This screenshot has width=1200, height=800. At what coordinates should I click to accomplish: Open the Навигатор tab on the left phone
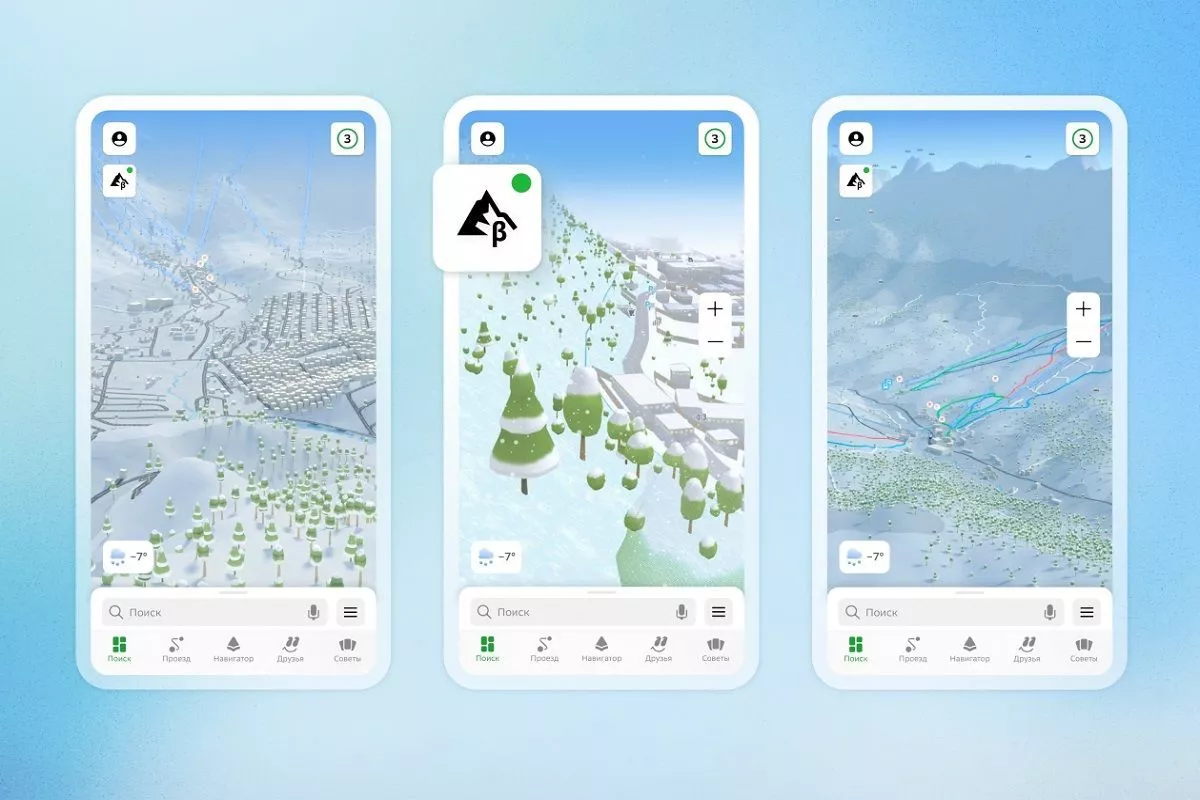[233, 649]
